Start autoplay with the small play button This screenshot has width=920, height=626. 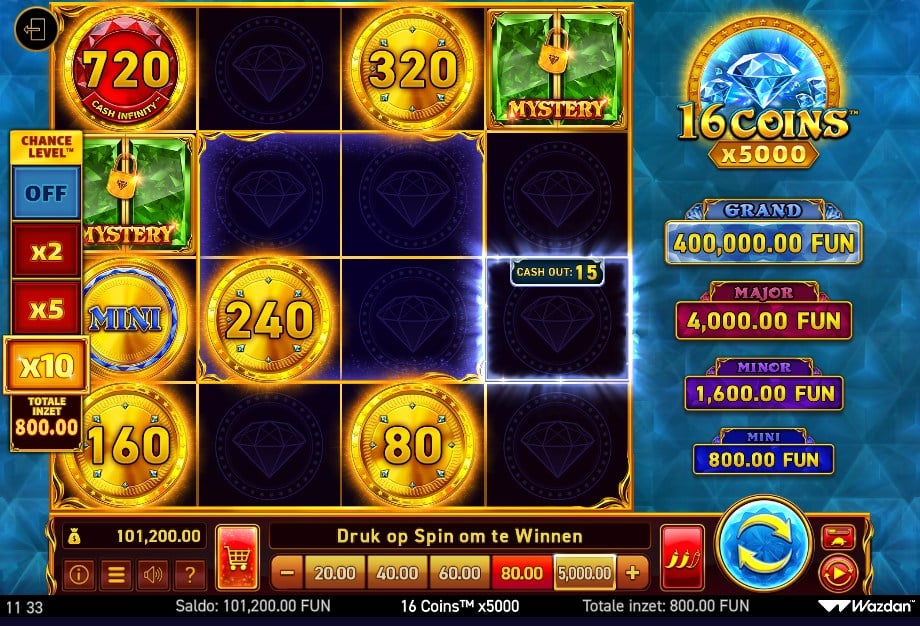(x=836, y=573)
